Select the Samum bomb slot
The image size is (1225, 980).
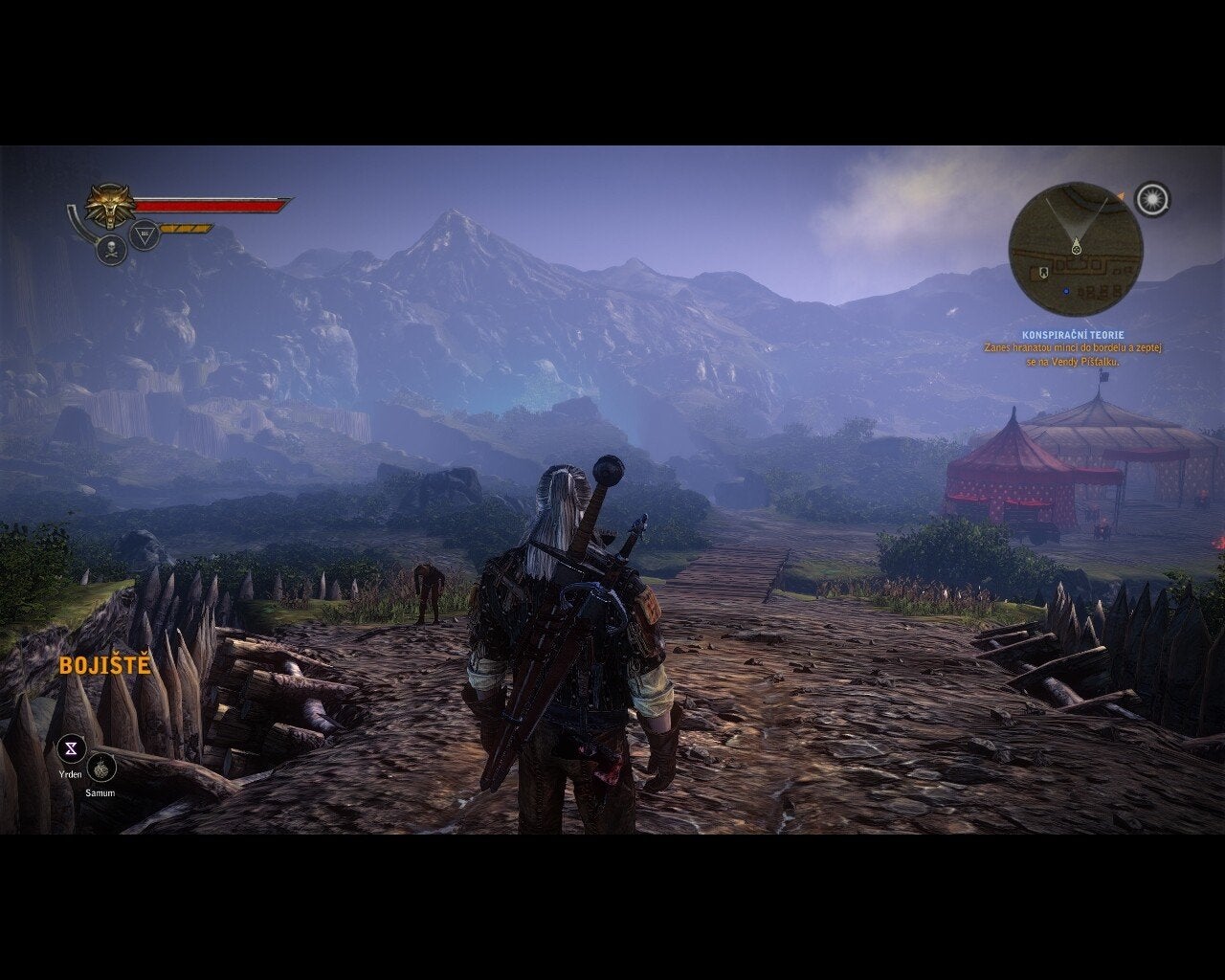[x=101, y=768]
